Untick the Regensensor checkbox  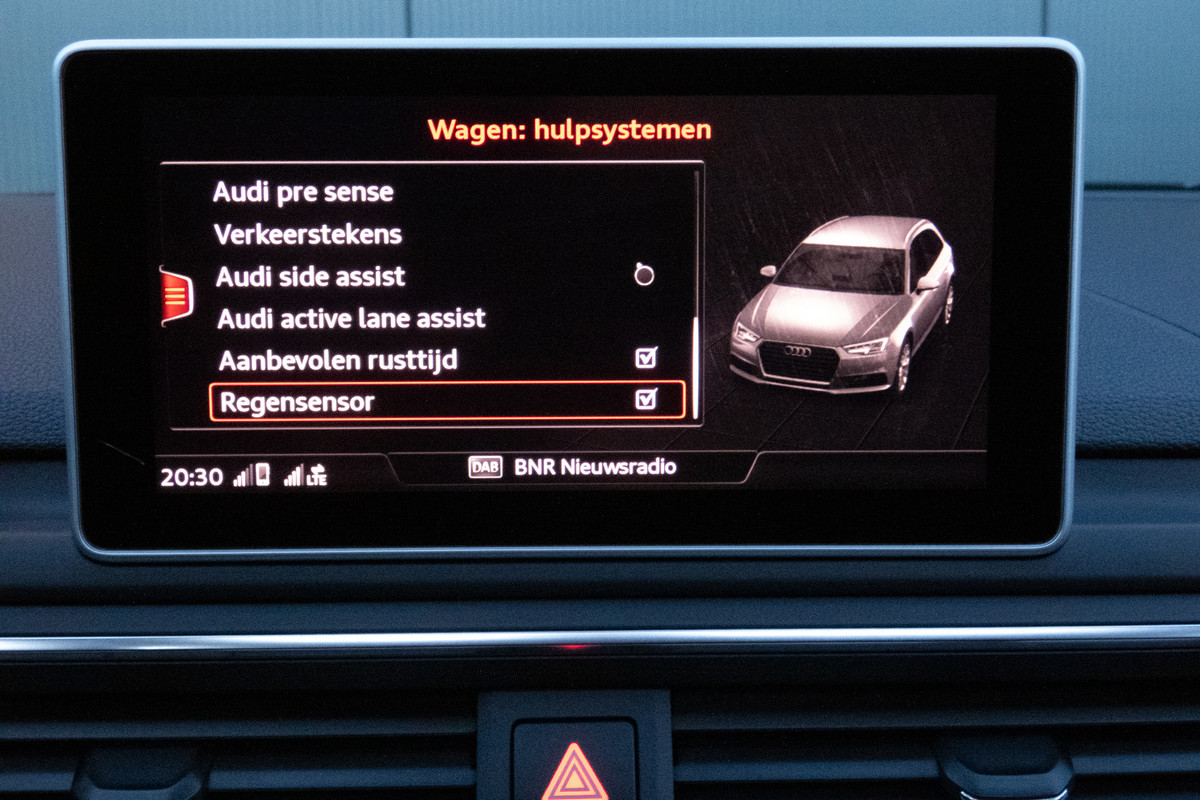[646, 400]
